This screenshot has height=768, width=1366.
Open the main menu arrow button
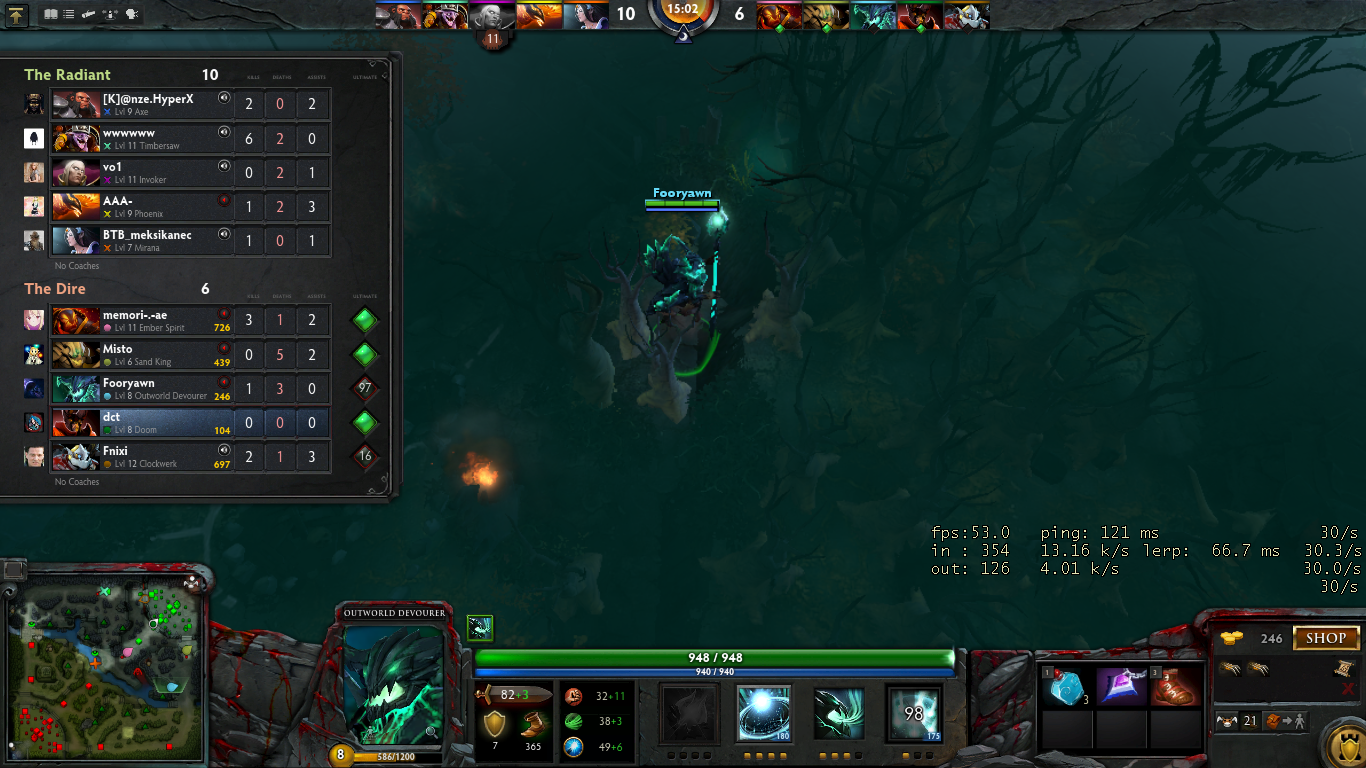[17, 15]
